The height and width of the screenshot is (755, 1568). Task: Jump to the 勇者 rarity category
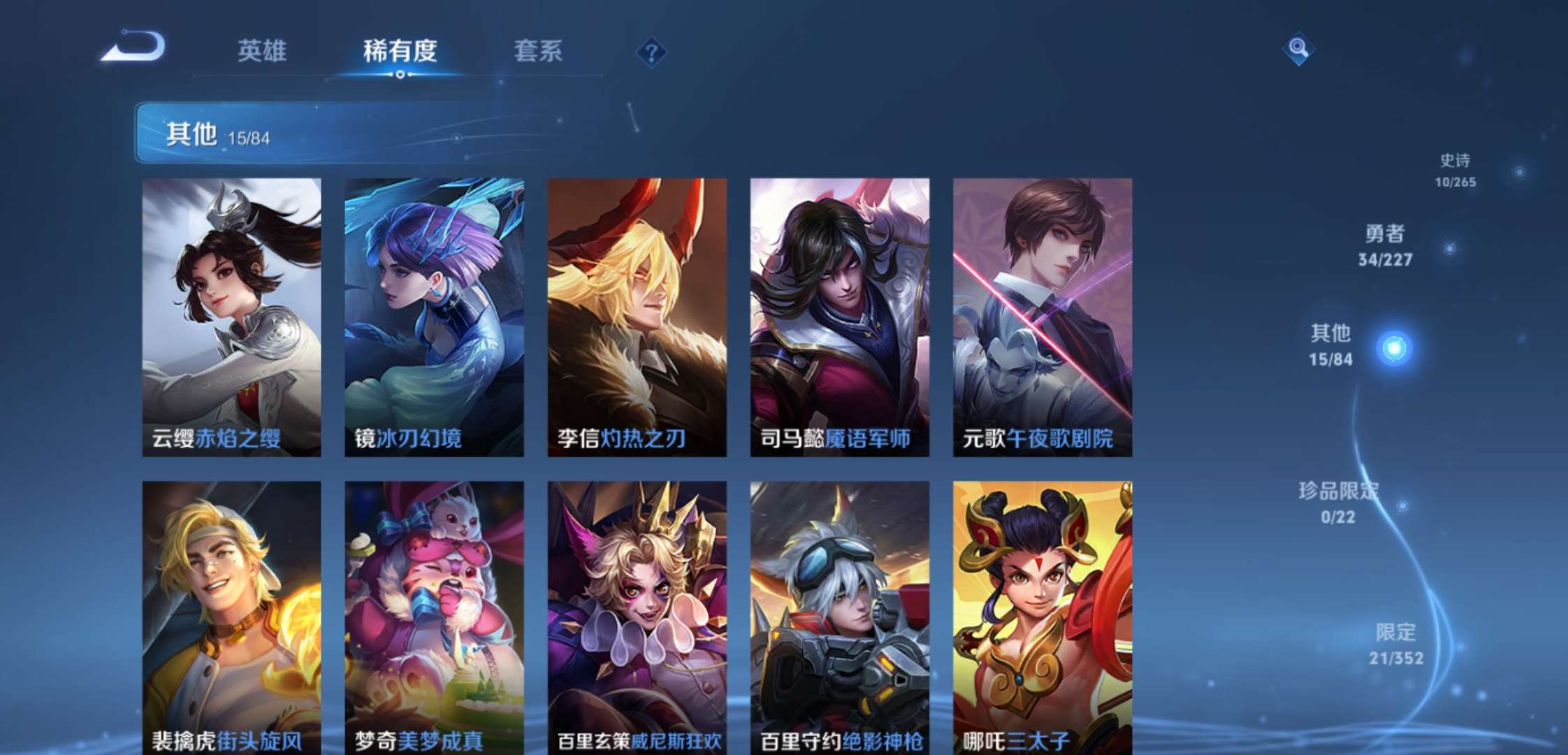(x=1386, y=245)
